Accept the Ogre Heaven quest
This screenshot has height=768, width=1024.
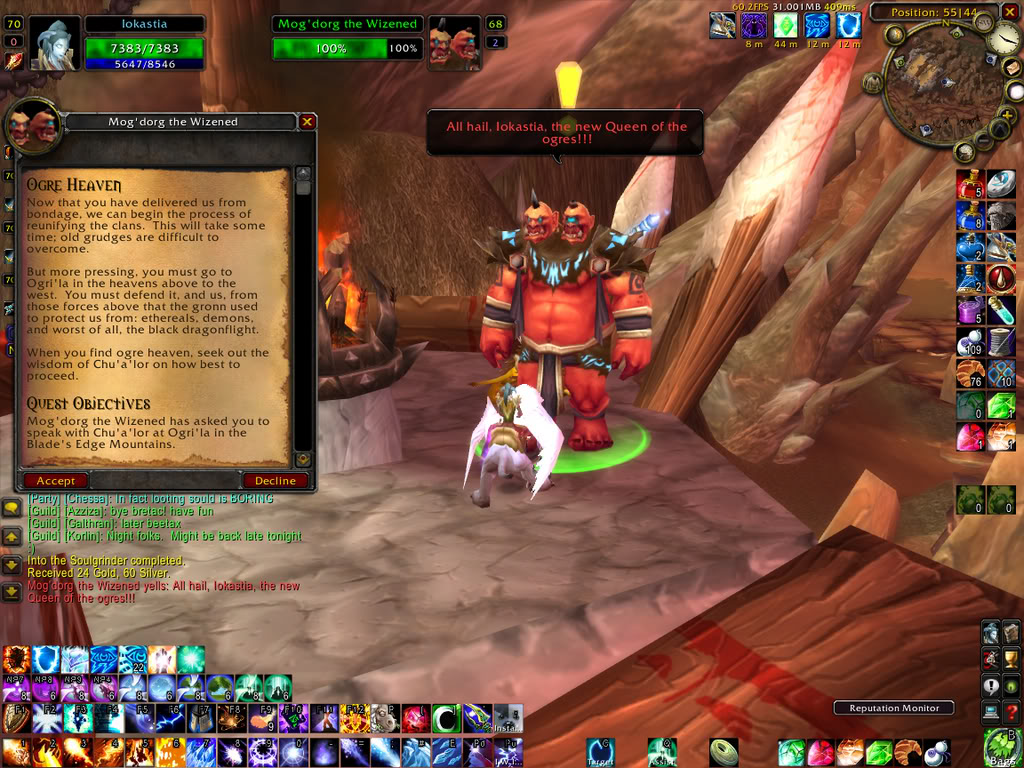point(56,481)
